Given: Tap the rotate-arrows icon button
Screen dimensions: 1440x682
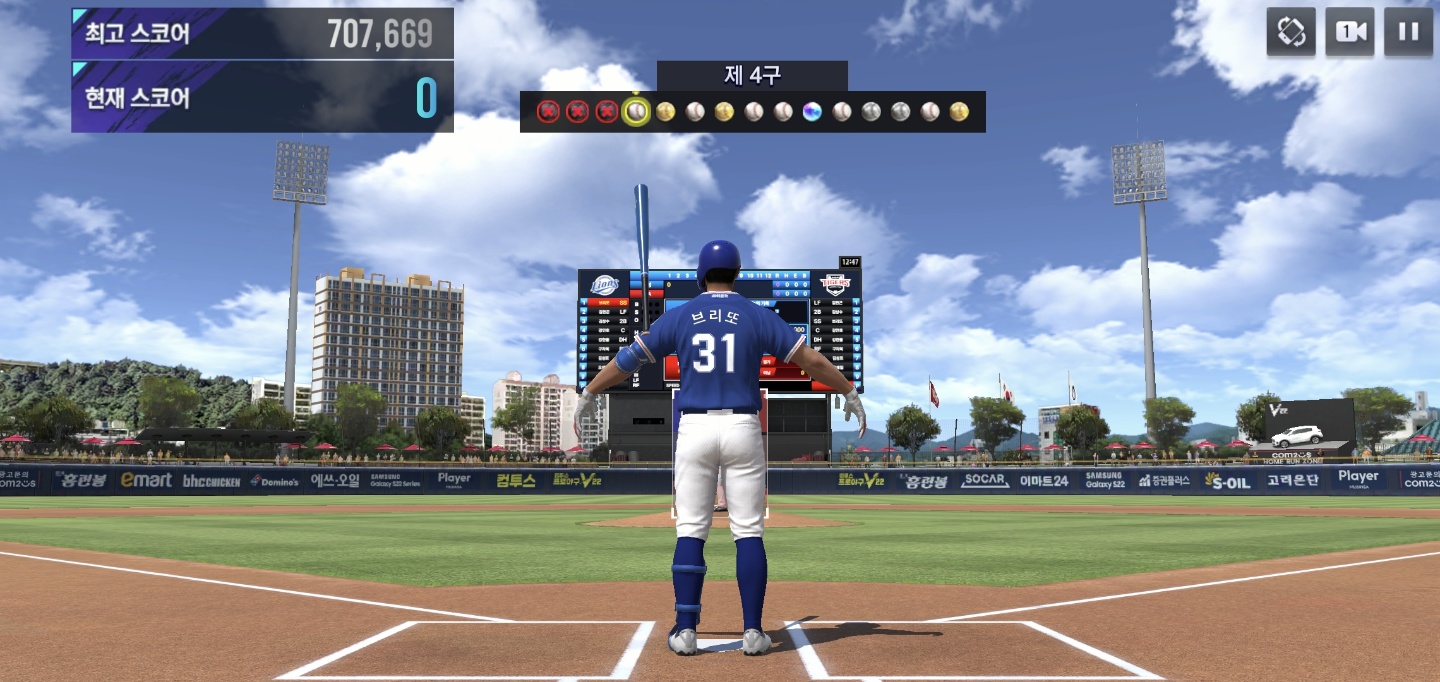Looking at the screenshot, I should point(1290,32).
